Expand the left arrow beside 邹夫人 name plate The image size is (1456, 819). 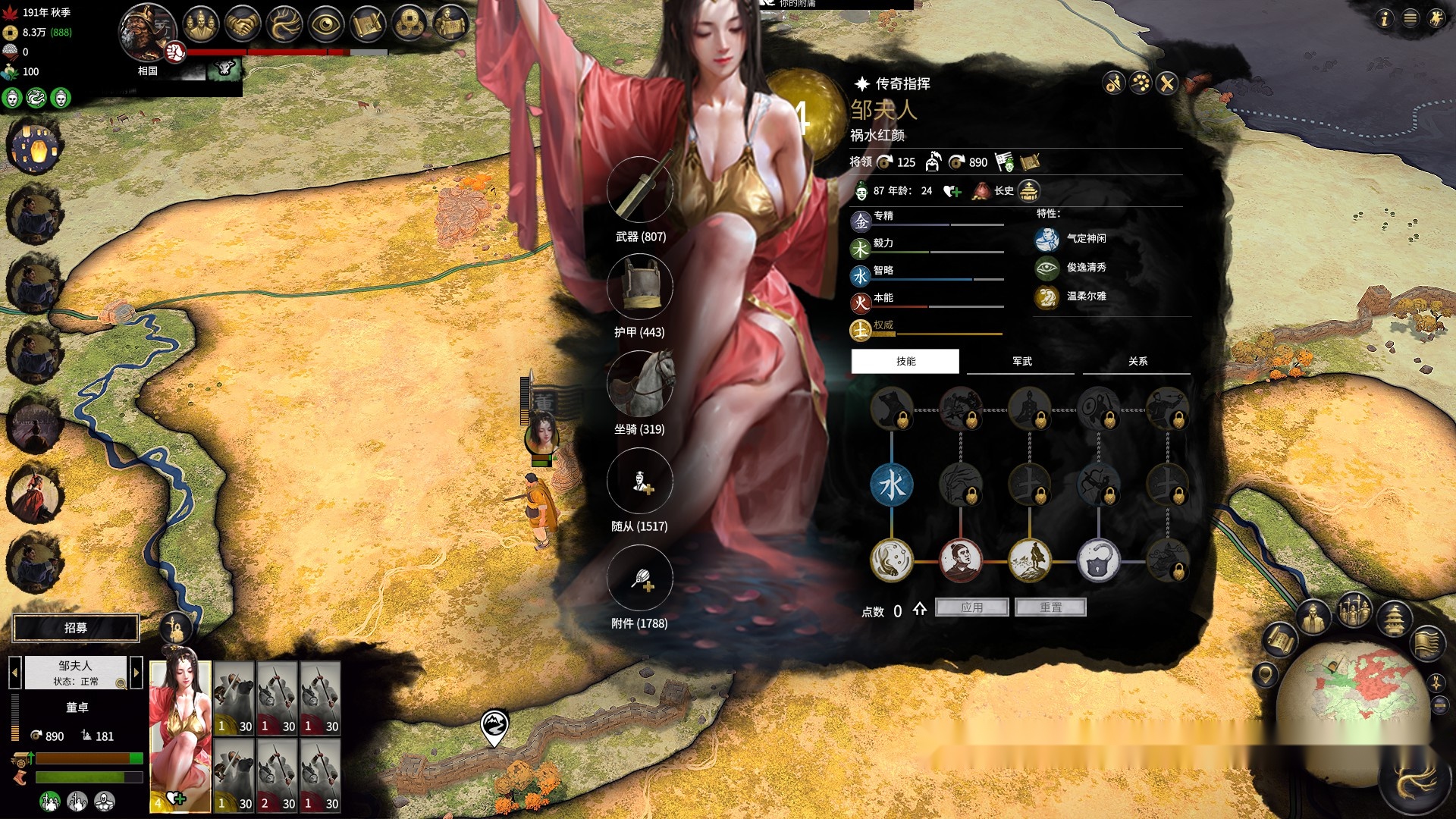pos(17,672)
